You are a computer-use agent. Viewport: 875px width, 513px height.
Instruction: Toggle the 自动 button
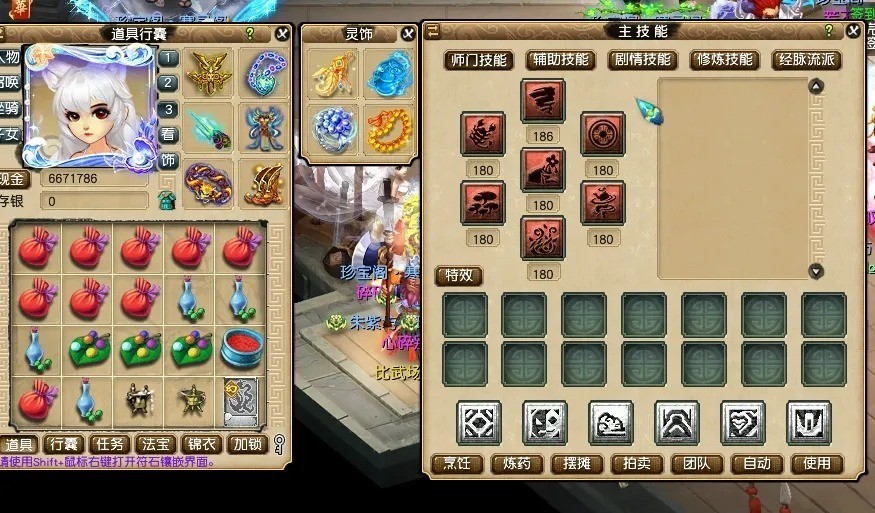[757, 464]
